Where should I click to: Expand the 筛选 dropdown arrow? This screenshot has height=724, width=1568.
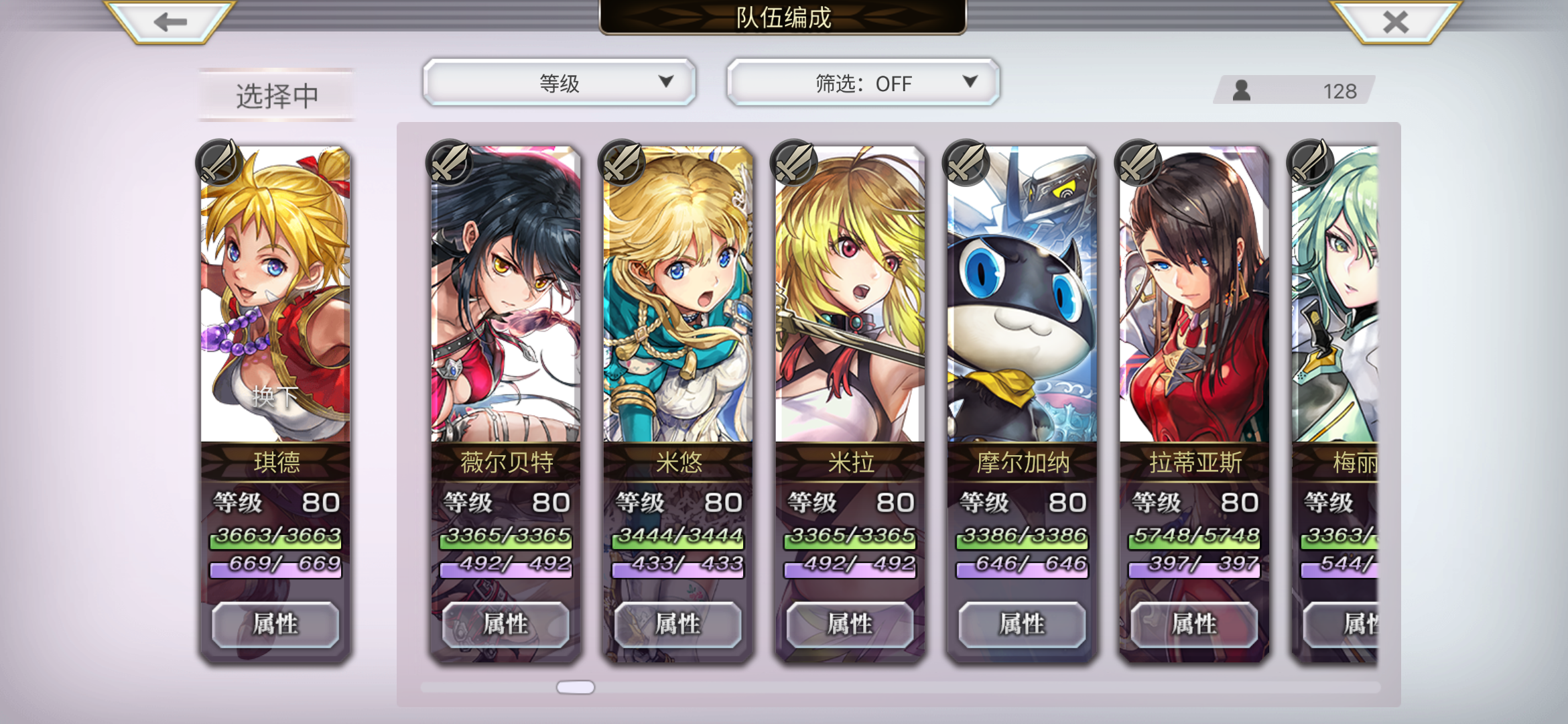pyautogui.click(x=970, y=82)
